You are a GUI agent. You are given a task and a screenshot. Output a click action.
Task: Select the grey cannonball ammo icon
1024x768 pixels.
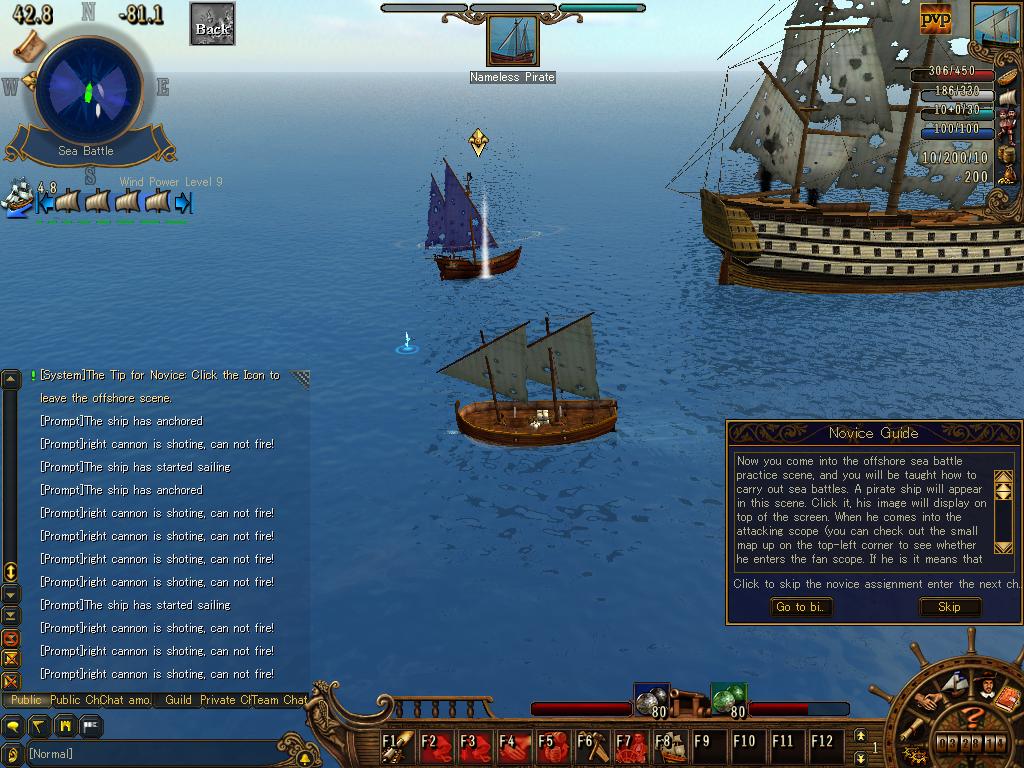pyautogui.click(x=651, y=699)
